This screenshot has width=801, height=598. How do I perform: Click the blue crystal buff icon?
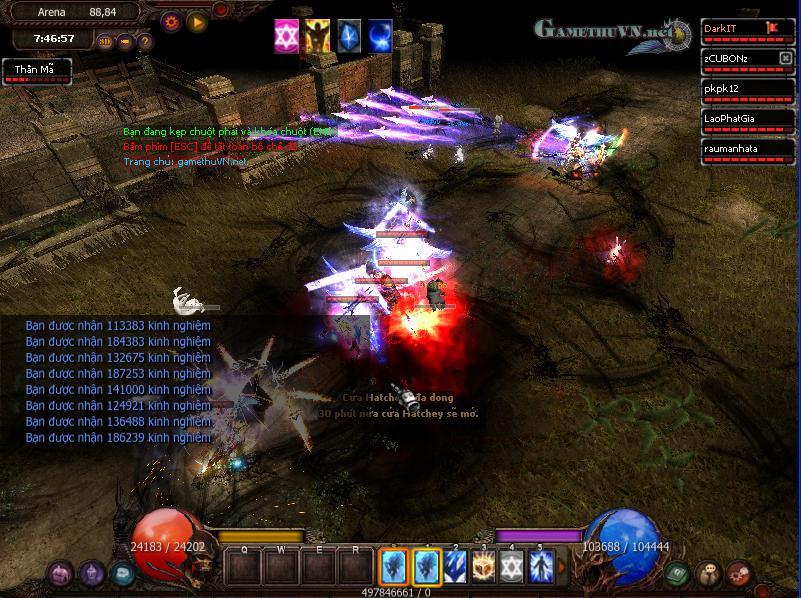tap(348, 35)
